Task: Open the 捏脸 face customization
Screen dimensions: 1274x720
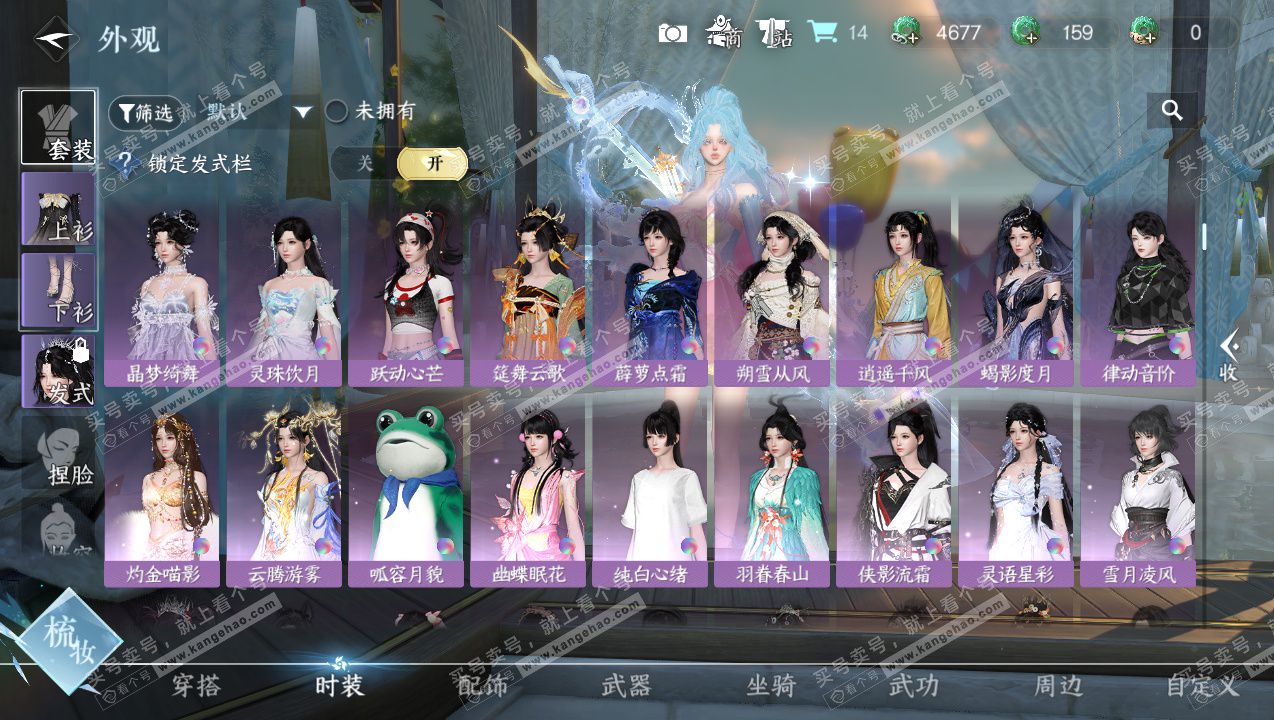Action: 59,452
